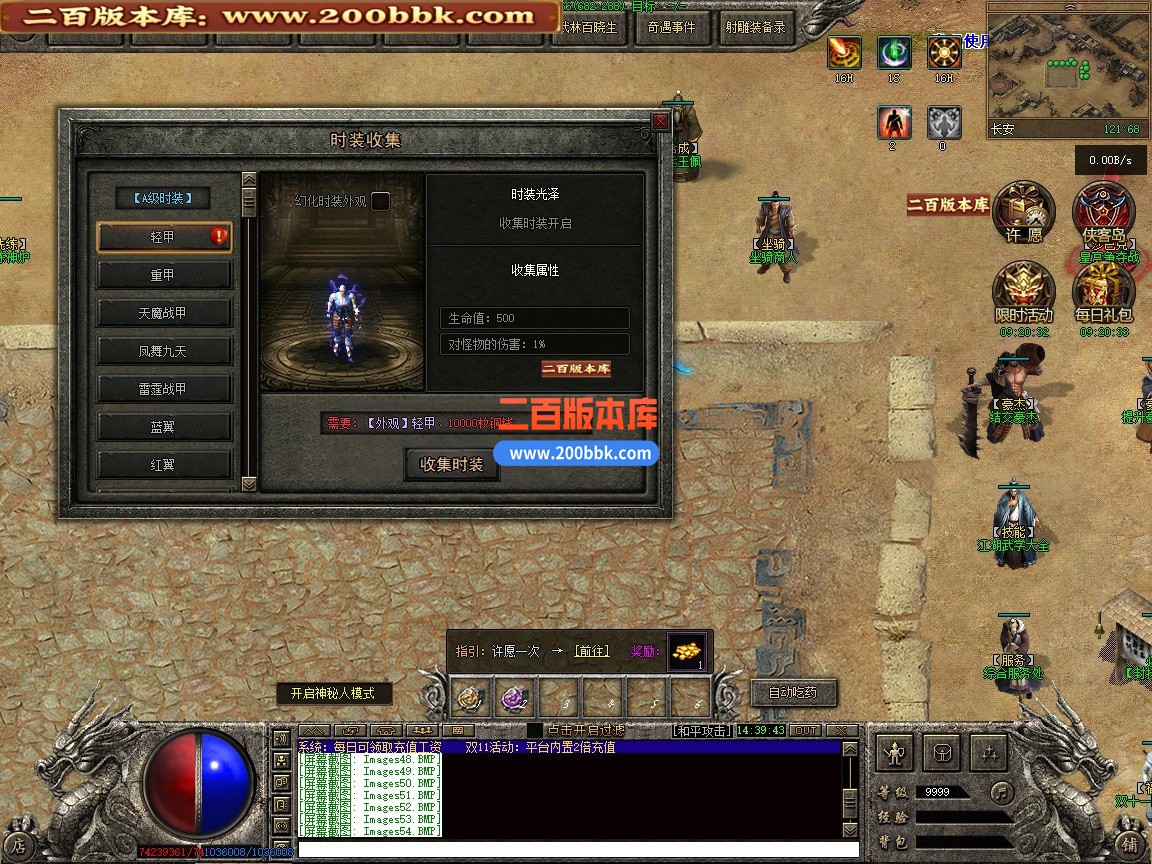
Task: Pick 凤舞九天 from the costume list
Action: (x=164, y=351)
